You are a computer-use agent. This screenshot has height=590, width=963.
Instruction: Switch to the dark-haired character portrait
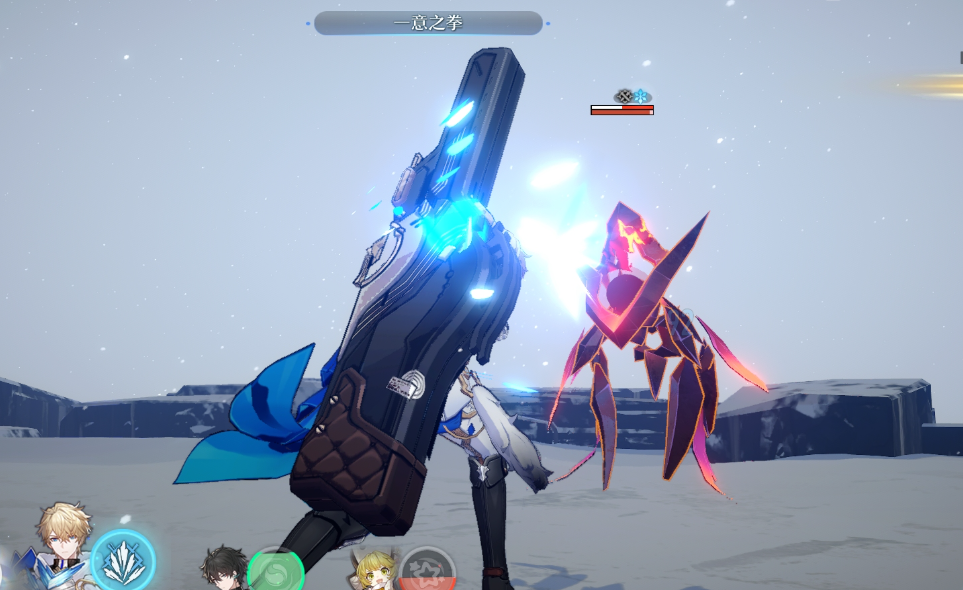click(x=222, y=568)
